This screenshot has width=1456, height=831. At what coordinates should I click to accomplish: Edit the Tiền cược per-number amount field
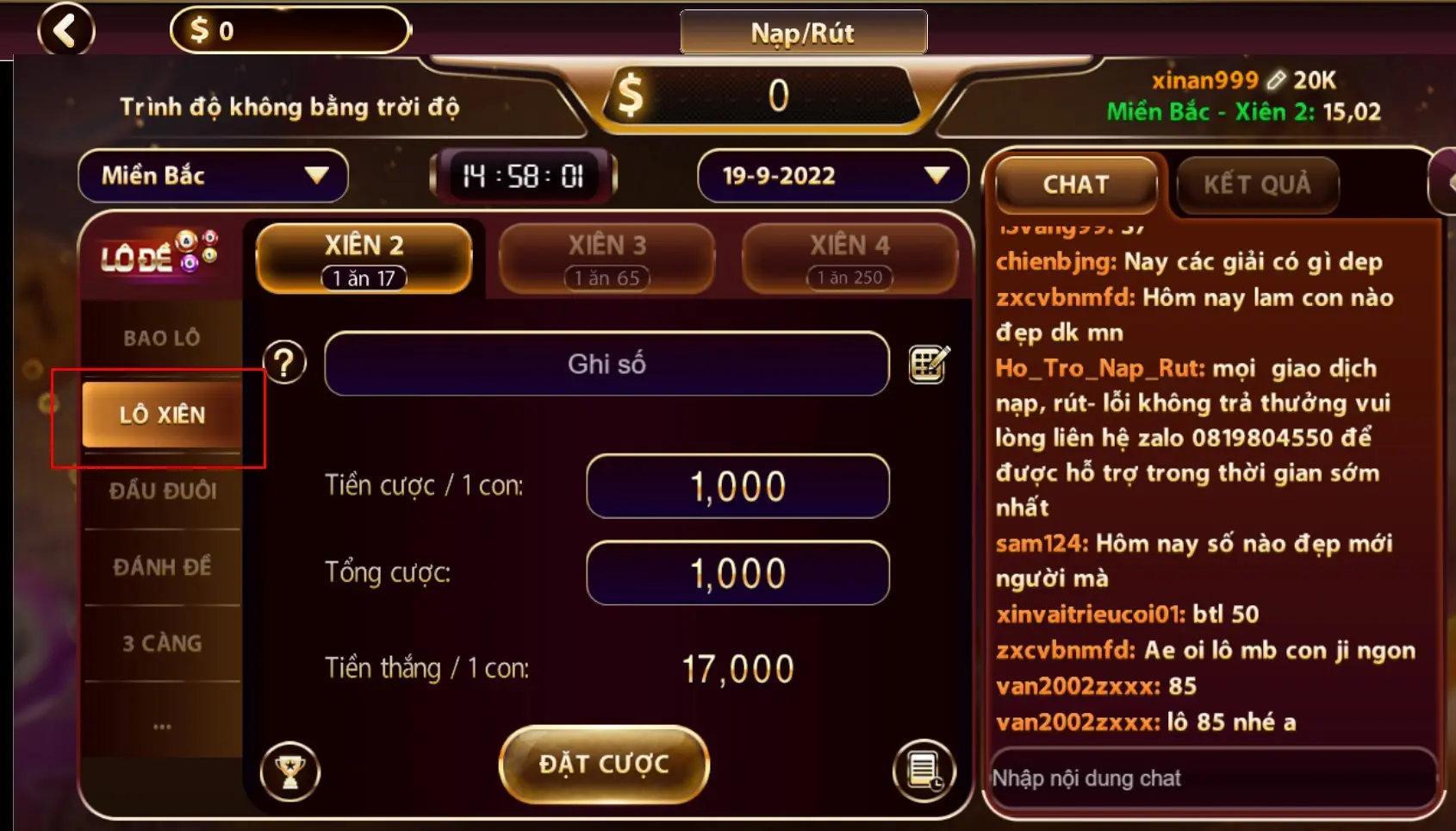pos(737,486)
